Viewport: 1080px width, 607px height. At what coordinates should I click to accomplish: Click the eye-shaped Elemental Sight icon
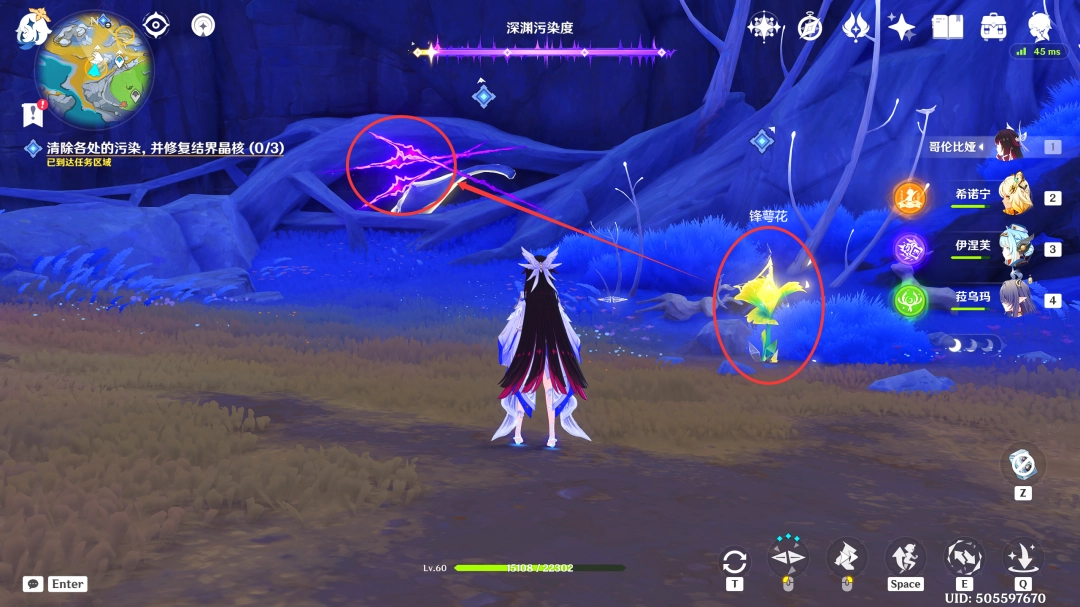156,25
